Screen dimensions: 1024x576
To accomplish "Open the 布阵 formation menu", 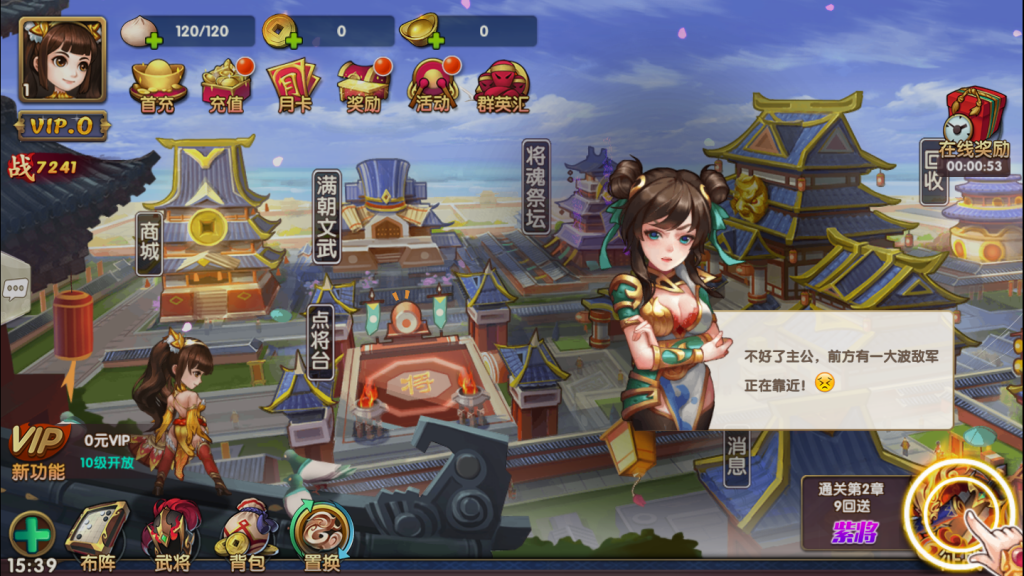I will [x=98, y=537].
